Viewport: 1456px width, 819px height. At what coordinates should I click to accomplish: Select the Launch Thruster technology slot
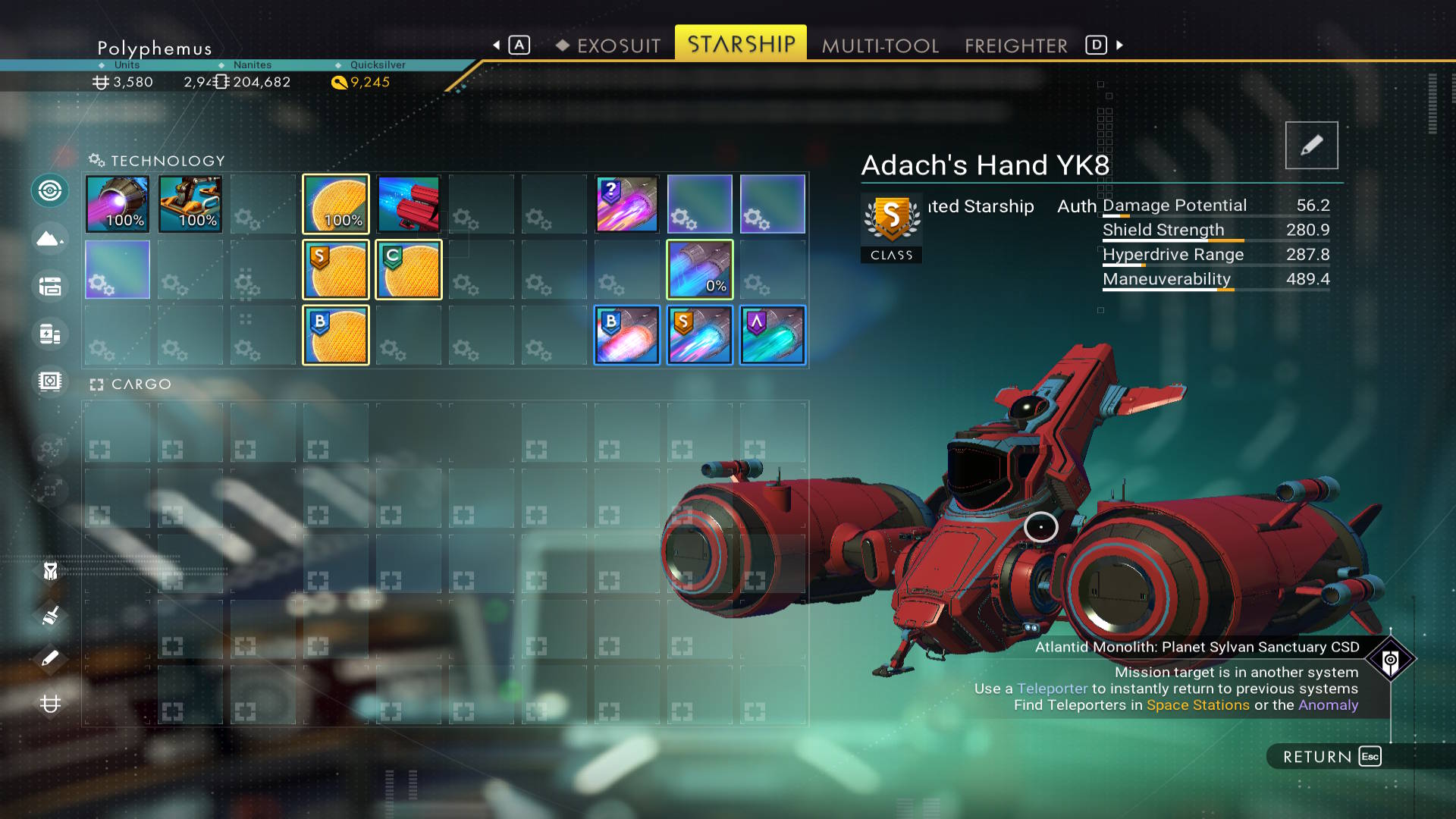190,204
